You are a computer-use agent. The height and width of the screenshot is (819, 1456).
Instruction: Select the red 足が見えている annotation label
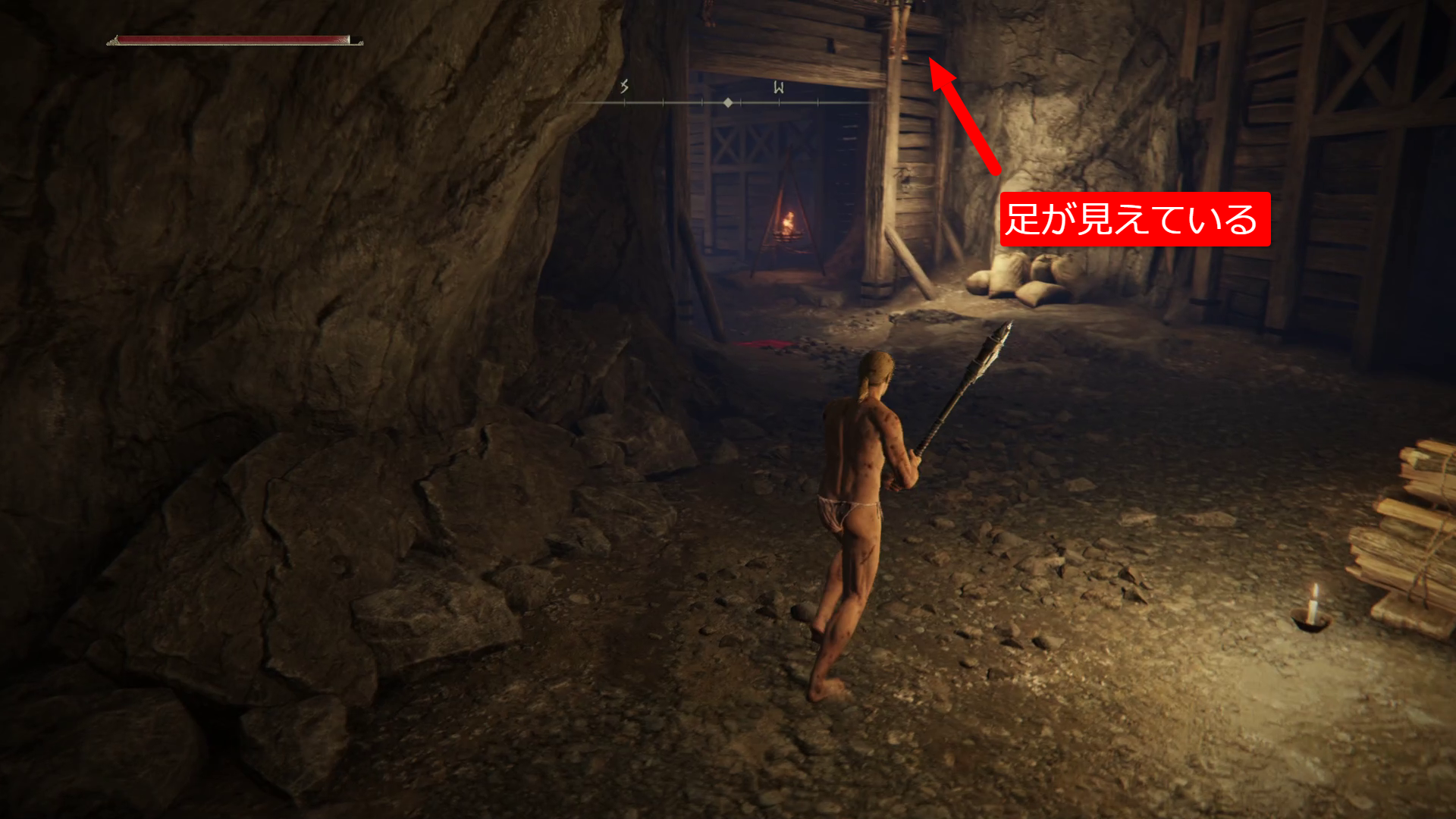coord(1134,220)
